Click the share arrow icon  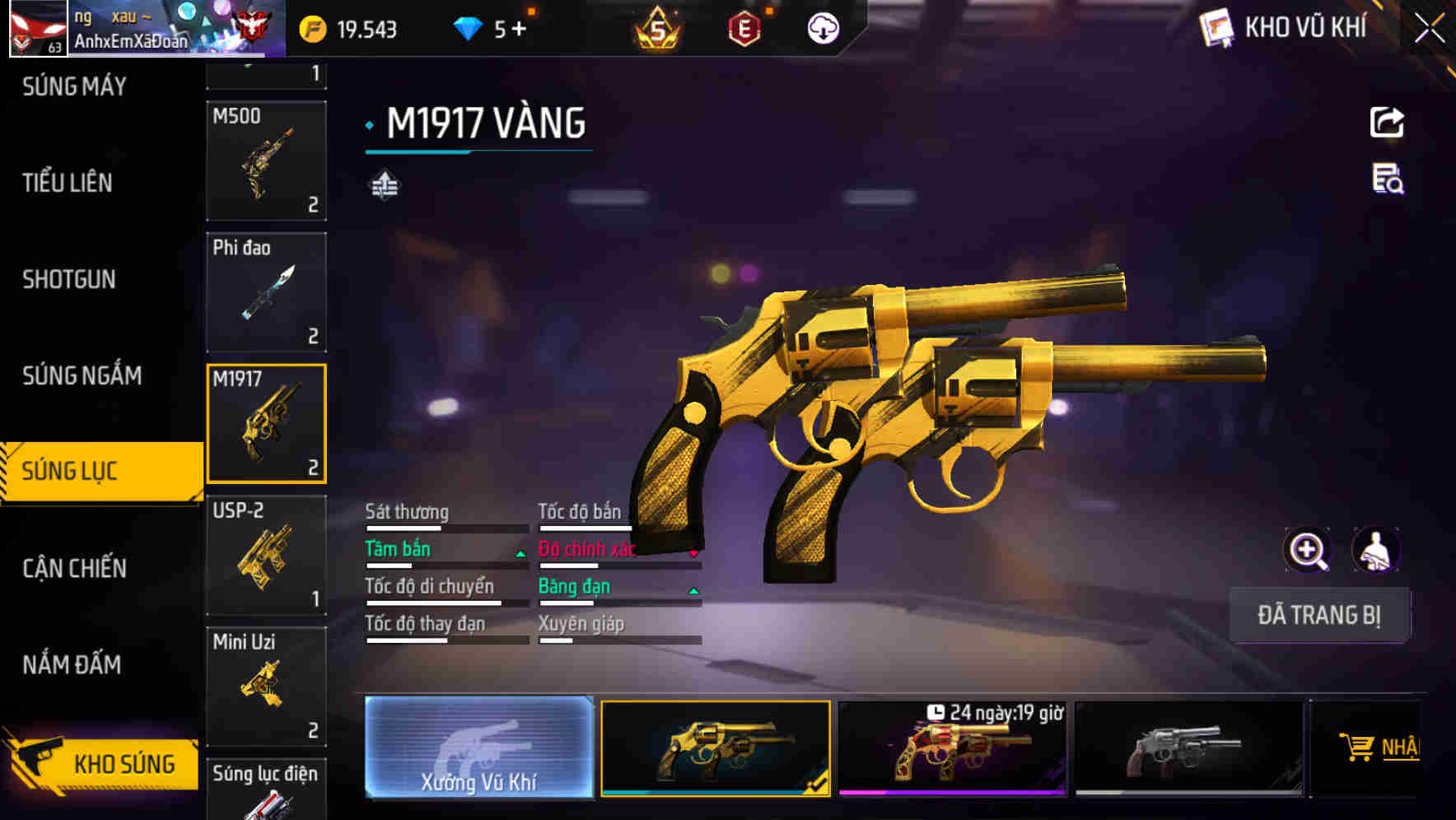click(1387, 123)
